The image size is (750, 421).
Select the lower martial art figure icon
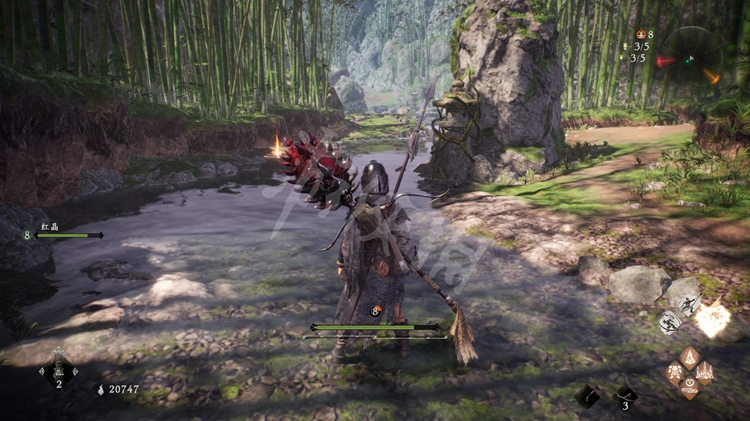pyautogui.click(x=669, y=322)
